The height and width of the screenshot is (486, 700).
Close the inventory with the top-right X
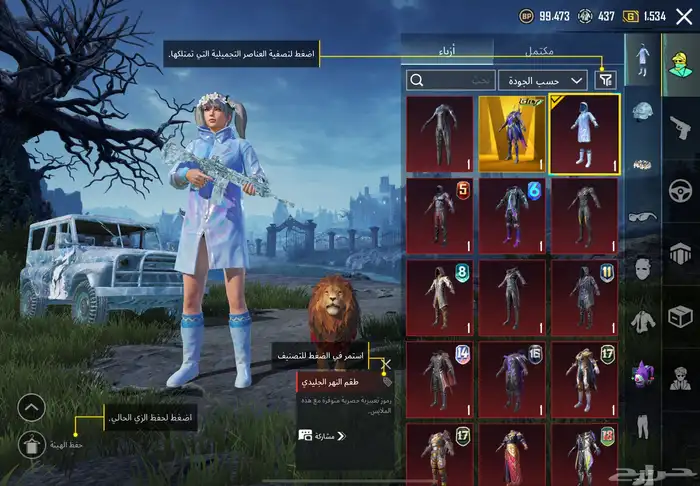point(683,16)
